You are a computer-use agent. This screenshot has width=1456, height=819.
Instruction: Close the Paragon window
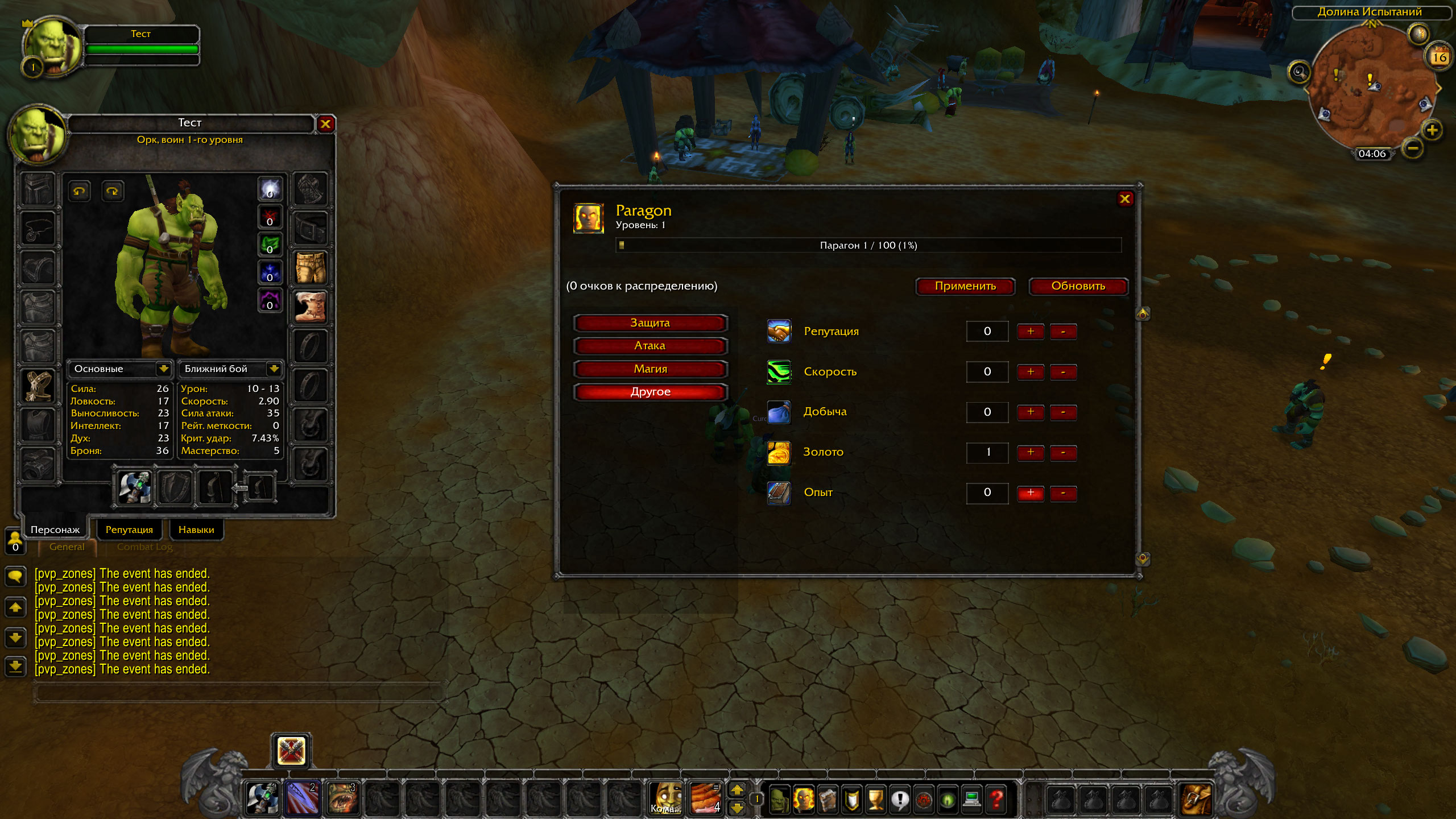[x=1124, y=198]
